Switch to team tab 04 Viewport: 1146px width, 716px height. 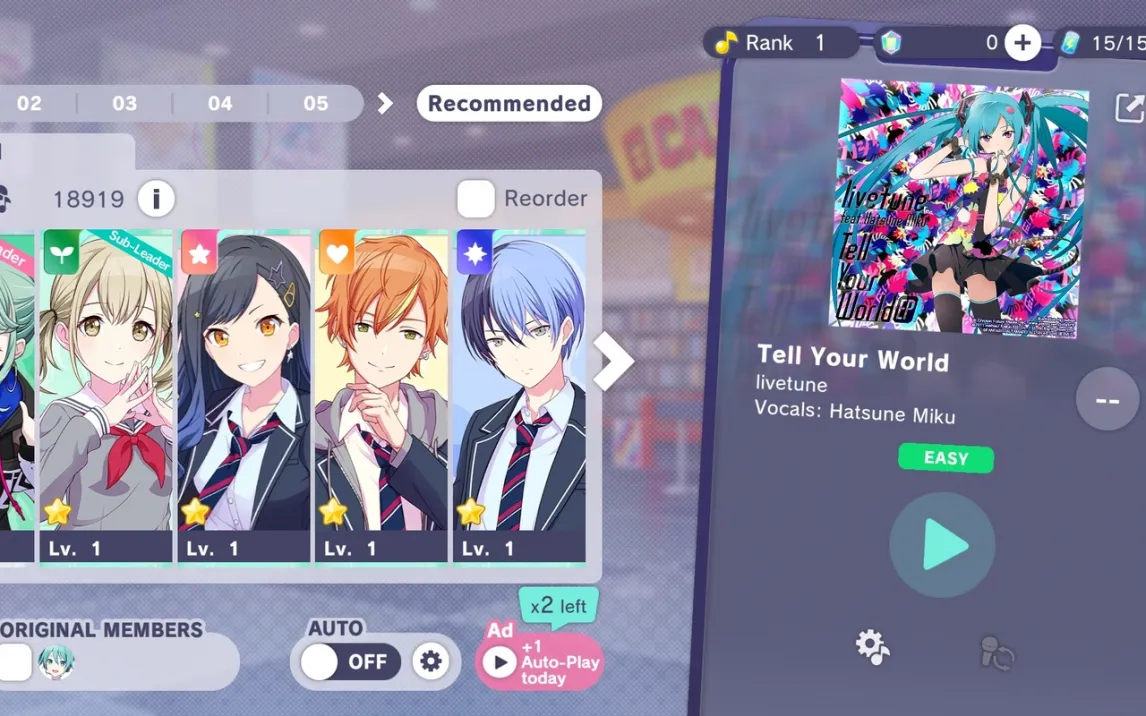(220, 104)
